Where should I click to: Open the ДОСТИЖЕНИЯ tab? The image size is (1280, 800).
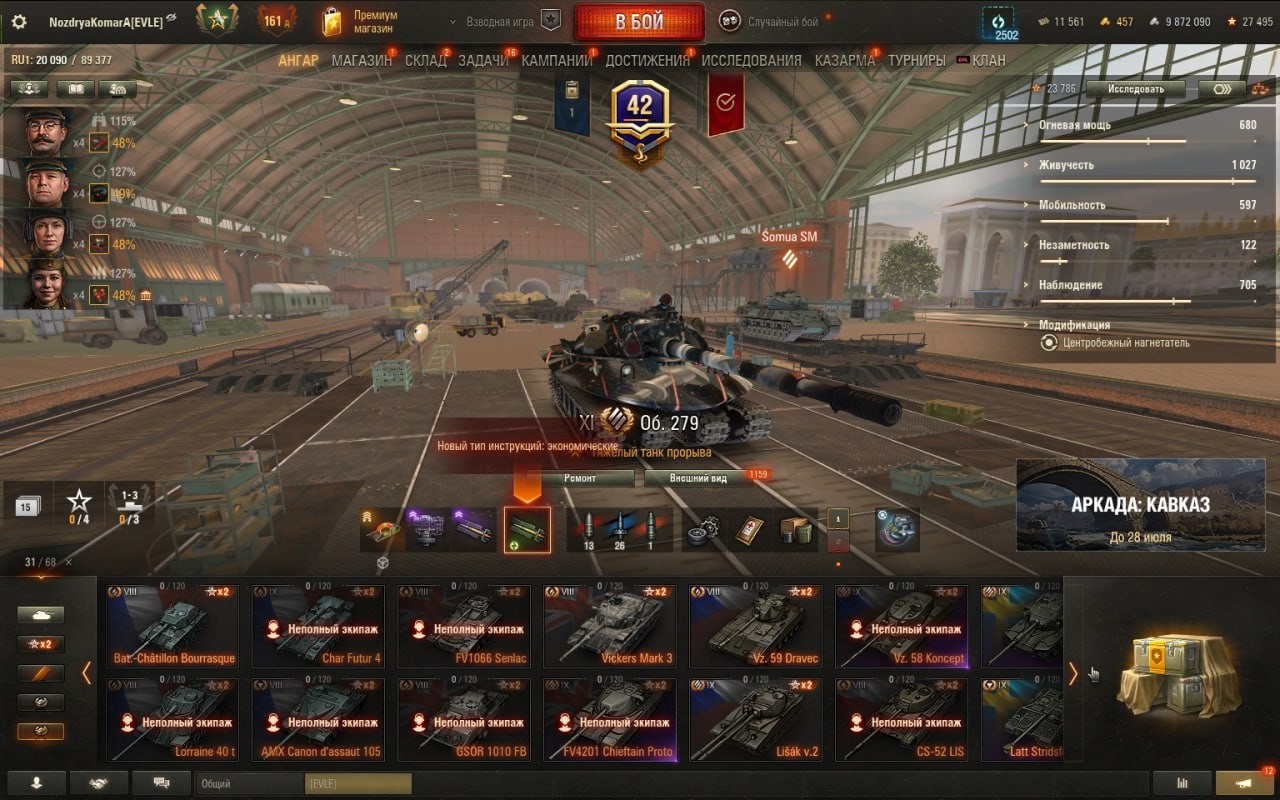(647, 60)
